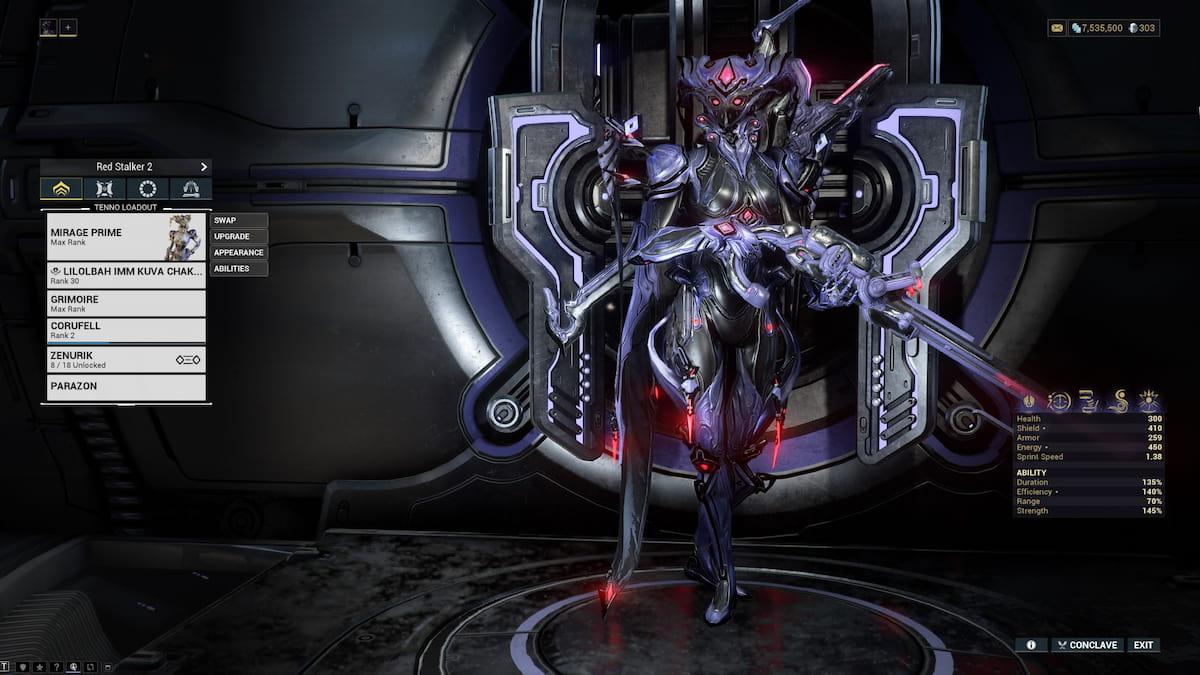Click the info button beside Conclave
The height and width of the screenshot is (675, 1200).
coord(1031,645)
